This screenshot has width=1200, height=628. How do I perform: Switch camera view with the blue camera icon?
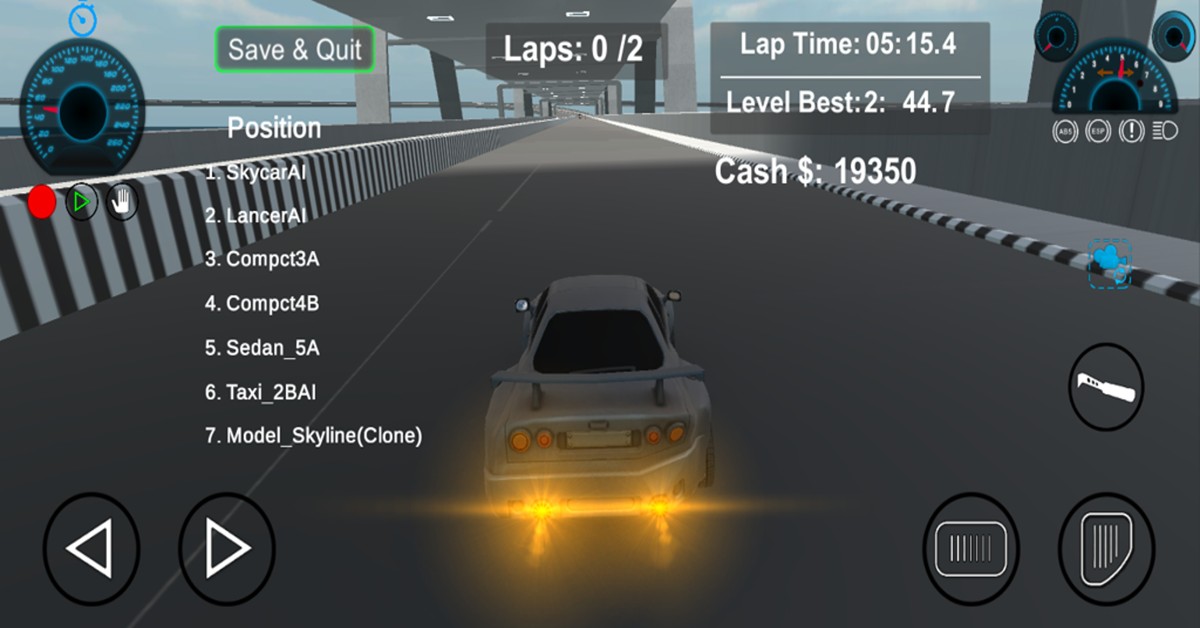1110,264
